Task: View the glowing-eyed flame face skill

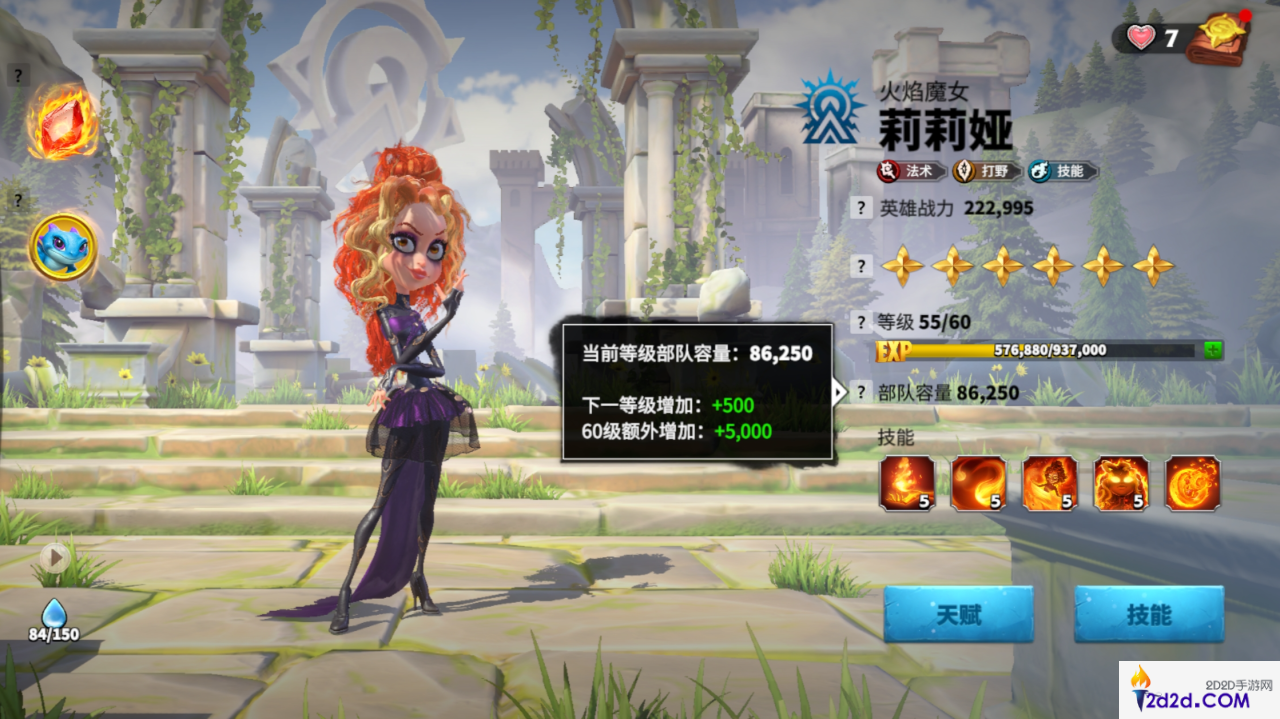Action: point(1121,483)
